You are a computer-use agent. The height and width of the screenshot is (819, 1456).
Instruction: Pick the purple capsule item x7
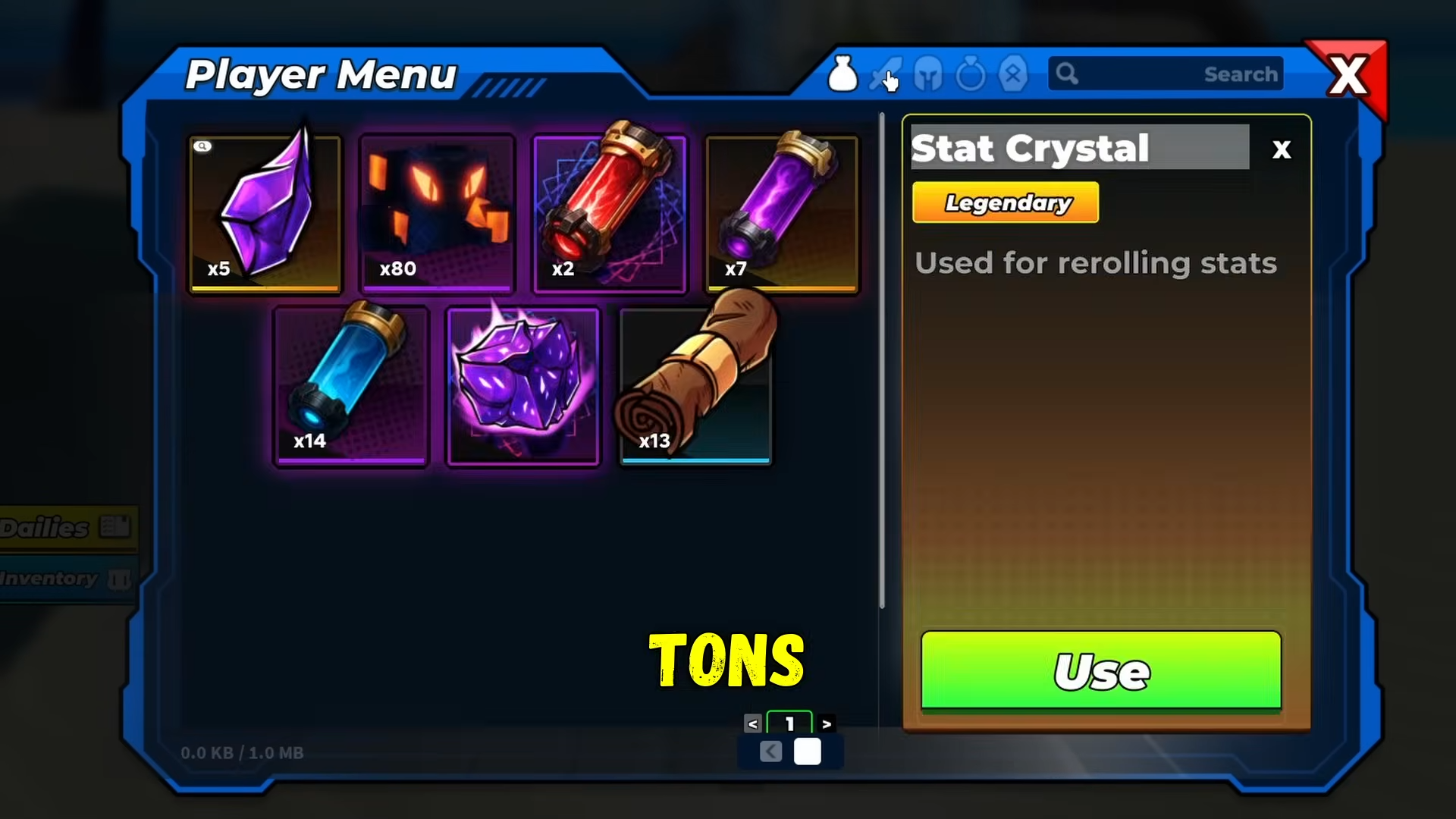point(782,213)
